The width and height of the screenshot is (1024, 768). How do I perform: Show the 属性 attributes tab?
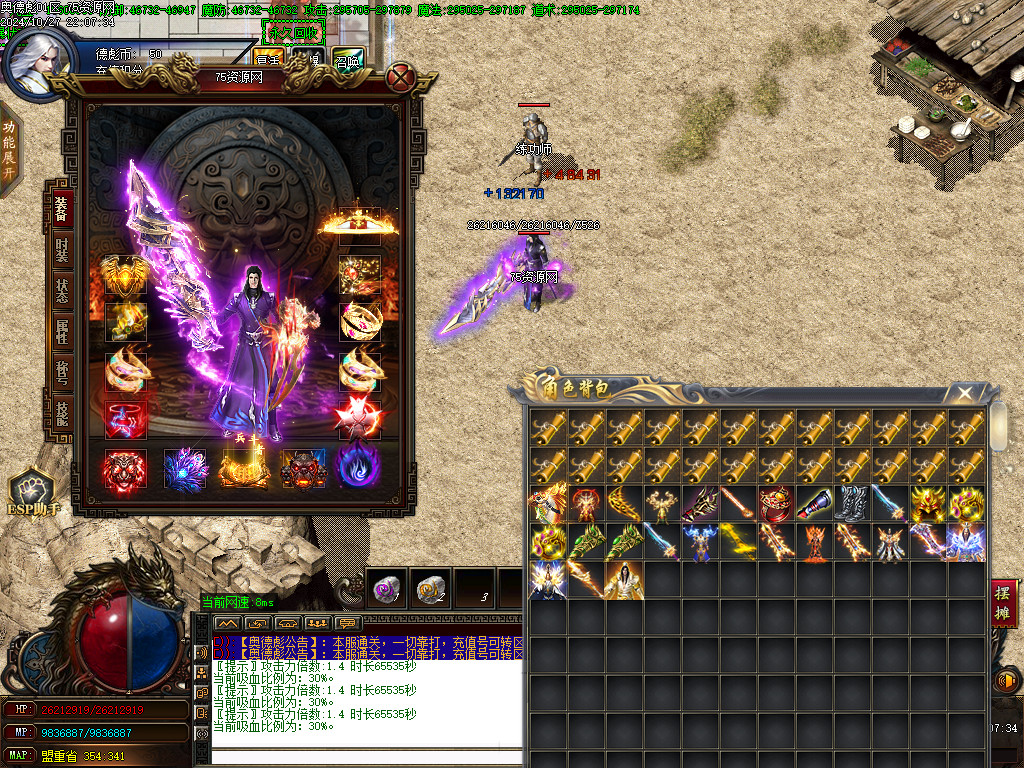pyautogui.click(x=61, y=332)
